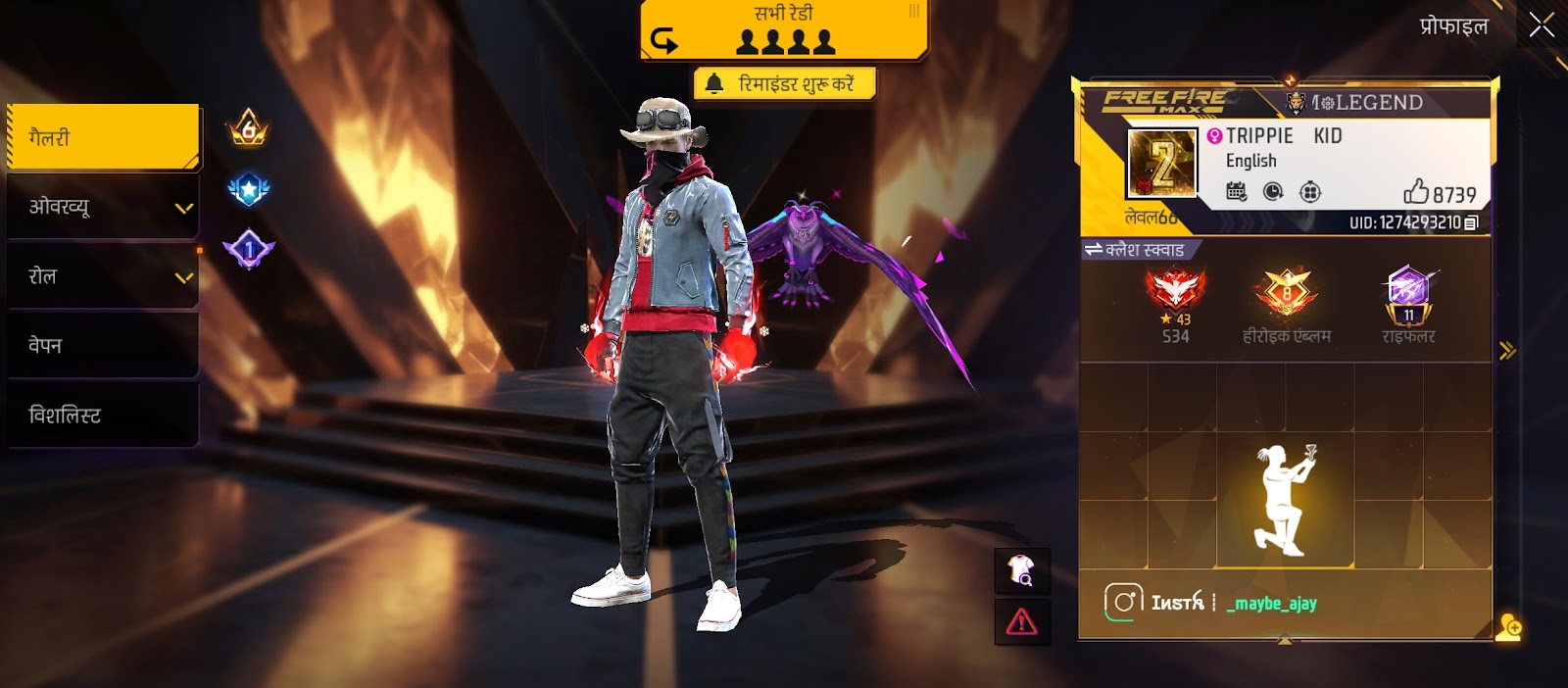The width and height of the screenshot is (1568, 688).
Task: Like the profile using the thumbs-up
Action: tap(1417, 191)
